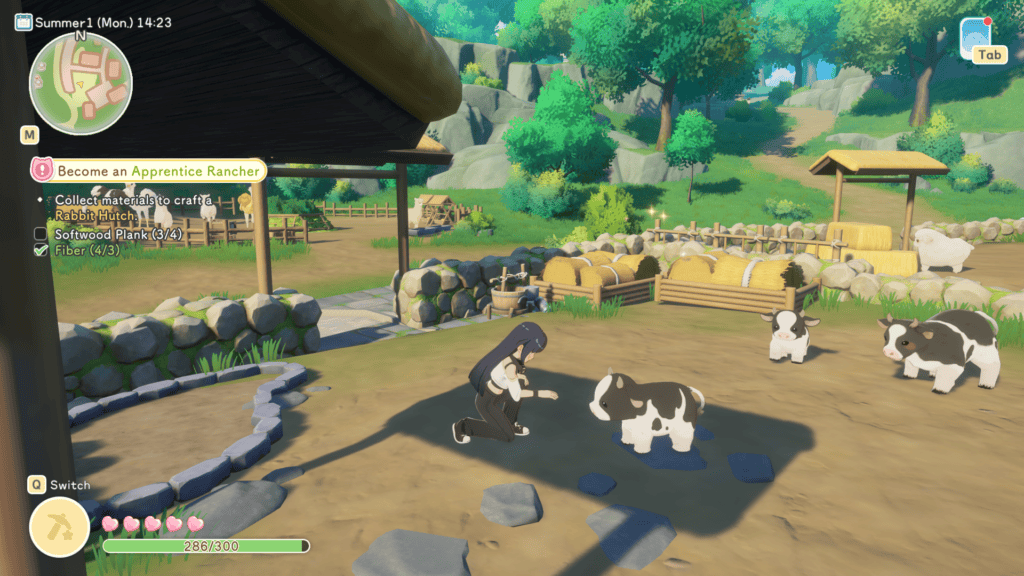The image size is (1024, 576).
Task: Select the hammer tool switch icon
Action: (x=60, y=526)
